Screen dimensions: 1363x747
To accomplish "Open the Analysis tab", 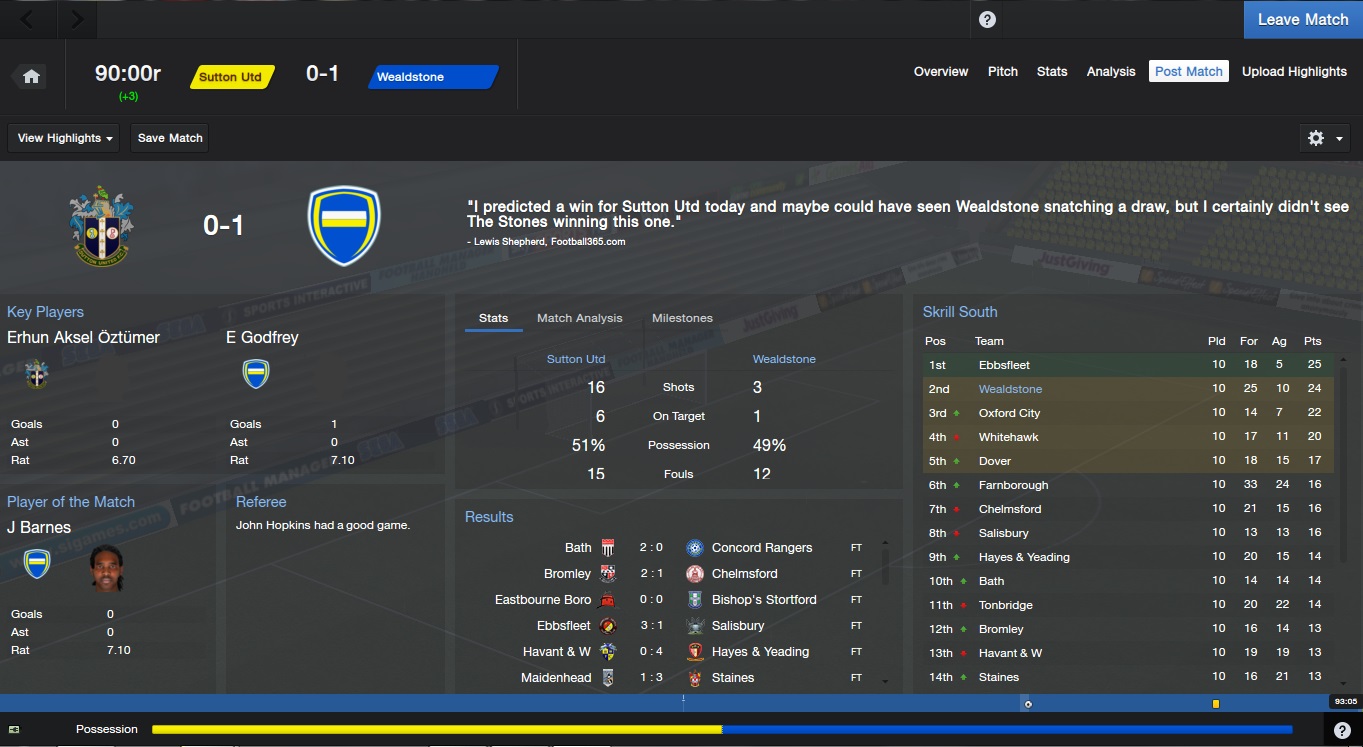I will [1111, 72].
